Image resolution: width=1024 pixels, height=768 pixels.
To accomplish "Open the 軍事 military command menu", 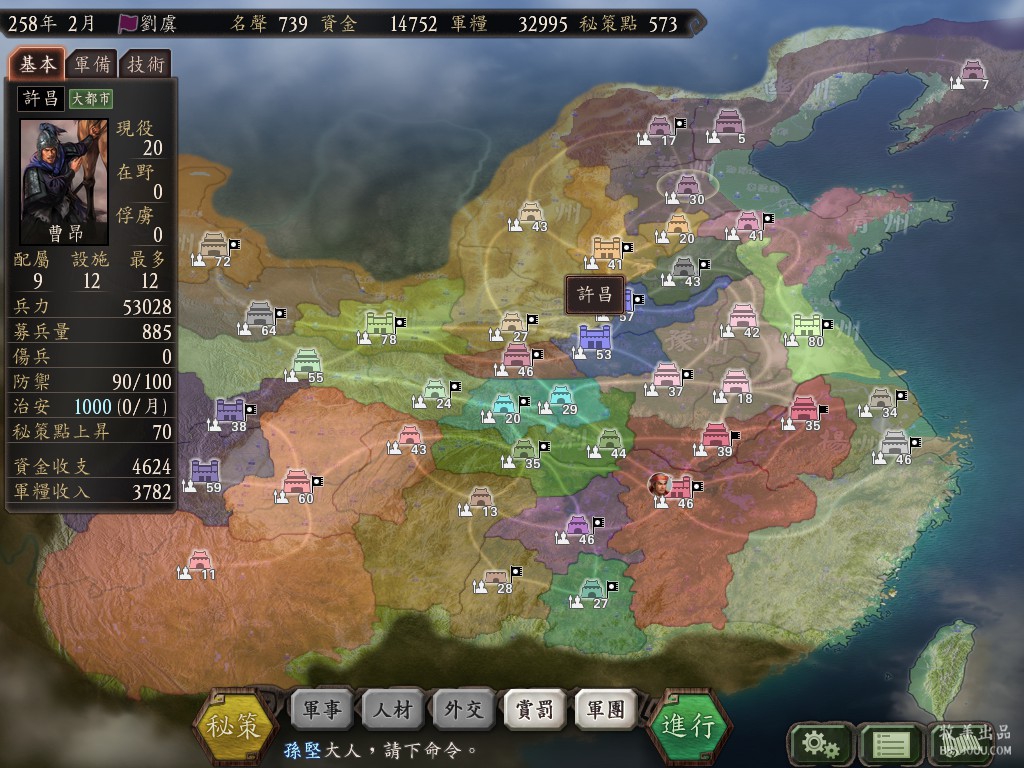I will pyautogui.click(x=322, y=710).
